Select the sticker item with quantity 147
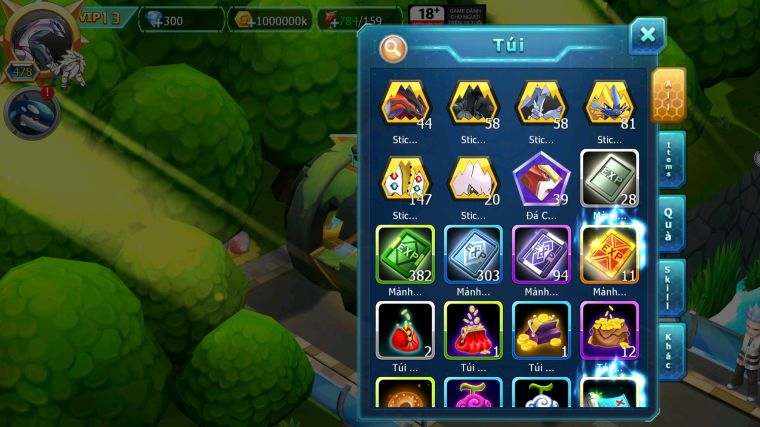 point(405,179)
